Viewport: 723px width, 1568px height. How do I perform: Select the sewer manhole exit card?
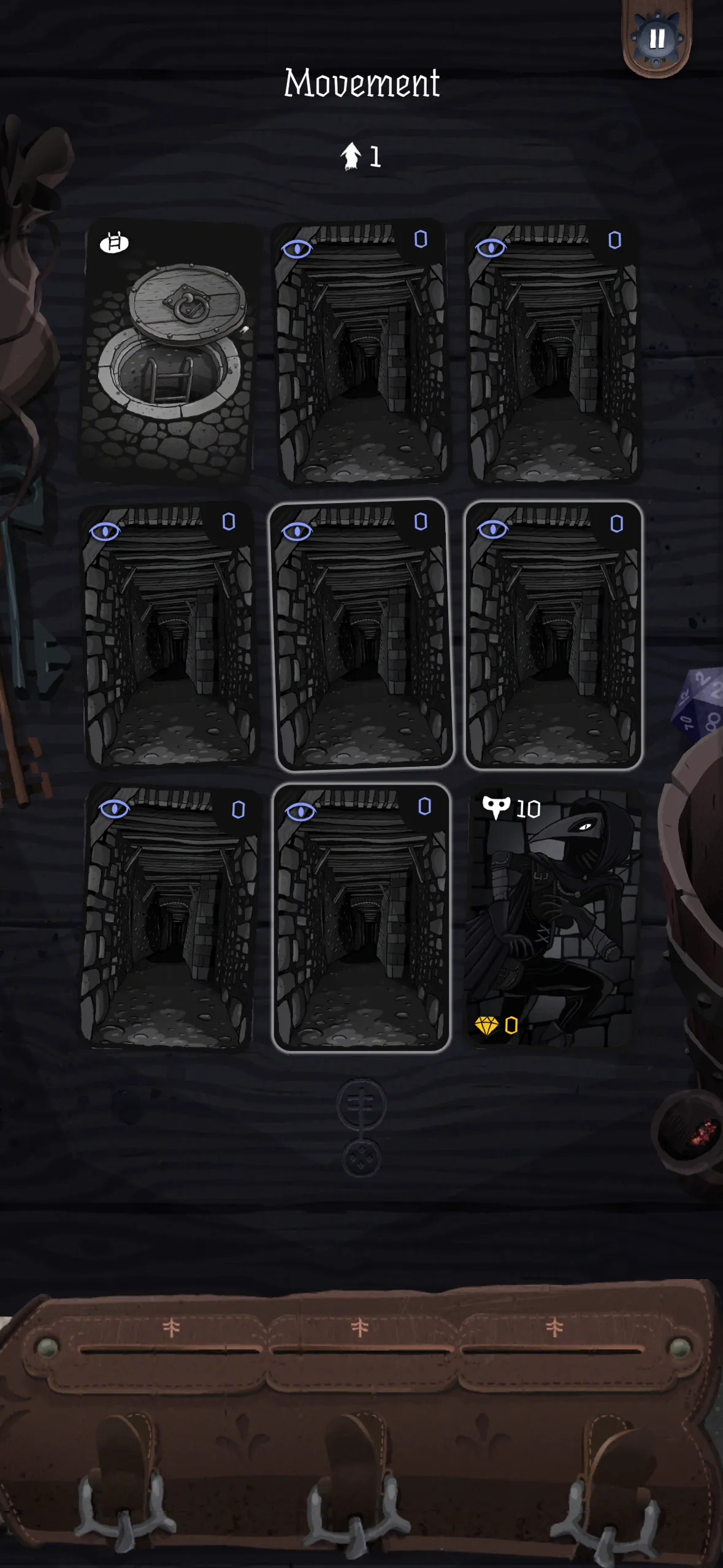[168, 352]
